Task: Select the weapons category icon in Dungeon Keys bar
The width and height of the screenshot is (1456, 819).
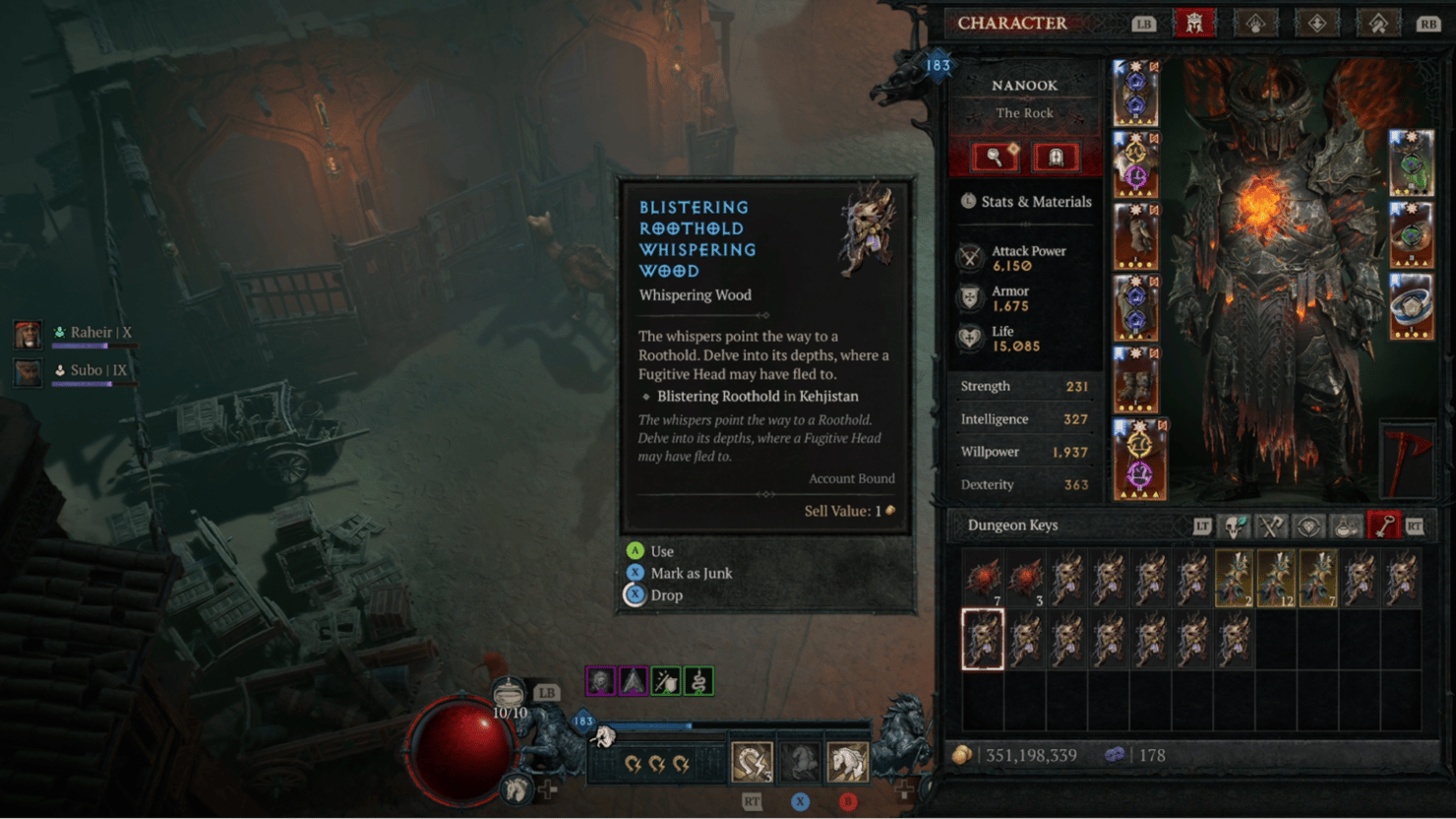Action: click(1272, 525)
